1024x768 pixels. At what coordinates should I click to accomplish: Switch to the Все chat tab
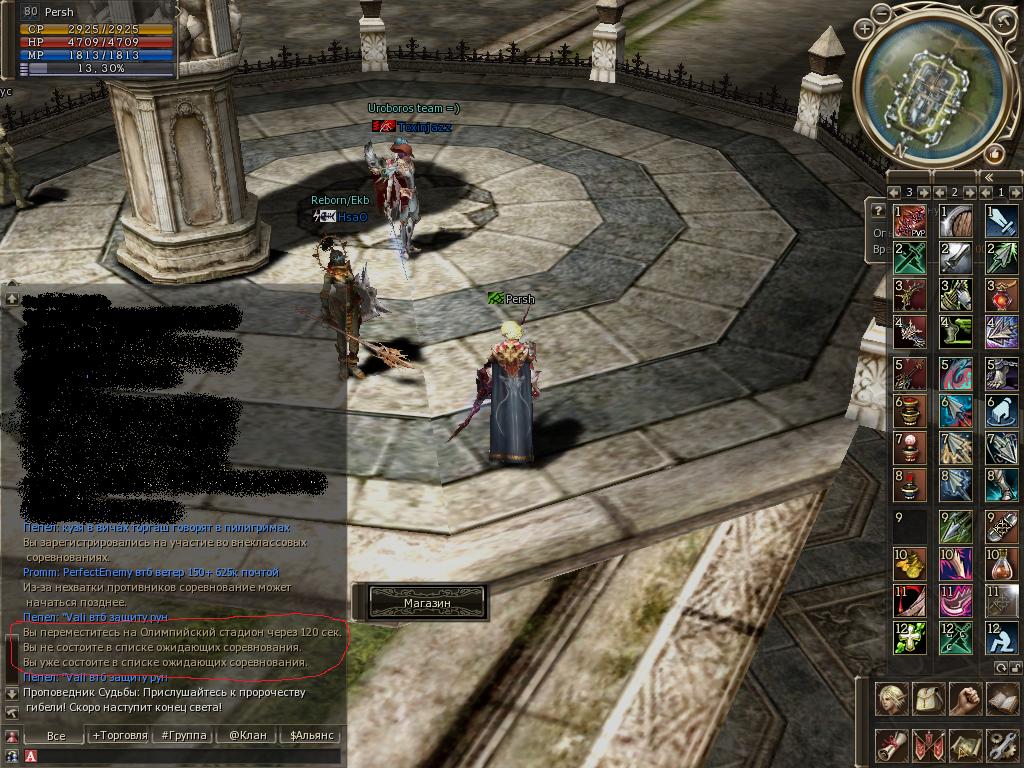[56, 735]
